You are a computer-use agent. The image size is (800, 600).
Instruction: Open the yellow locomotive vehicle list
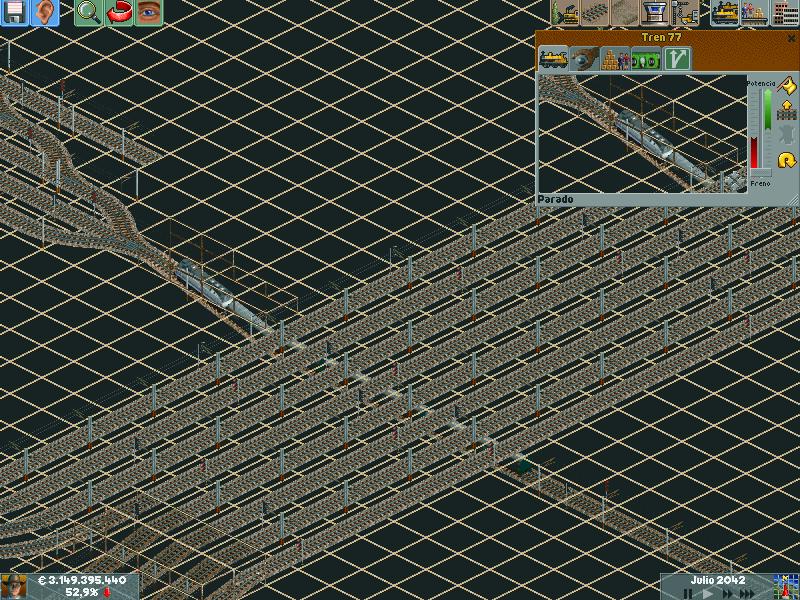pyautogui.click(x=725, y=13)
